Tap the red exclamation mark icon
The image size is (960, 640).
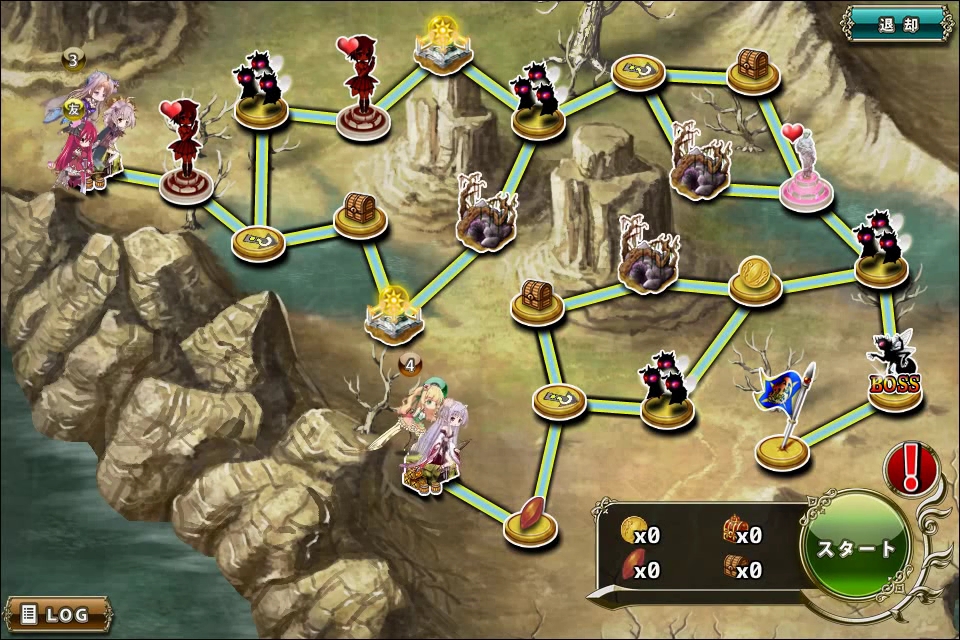point(909,466)
